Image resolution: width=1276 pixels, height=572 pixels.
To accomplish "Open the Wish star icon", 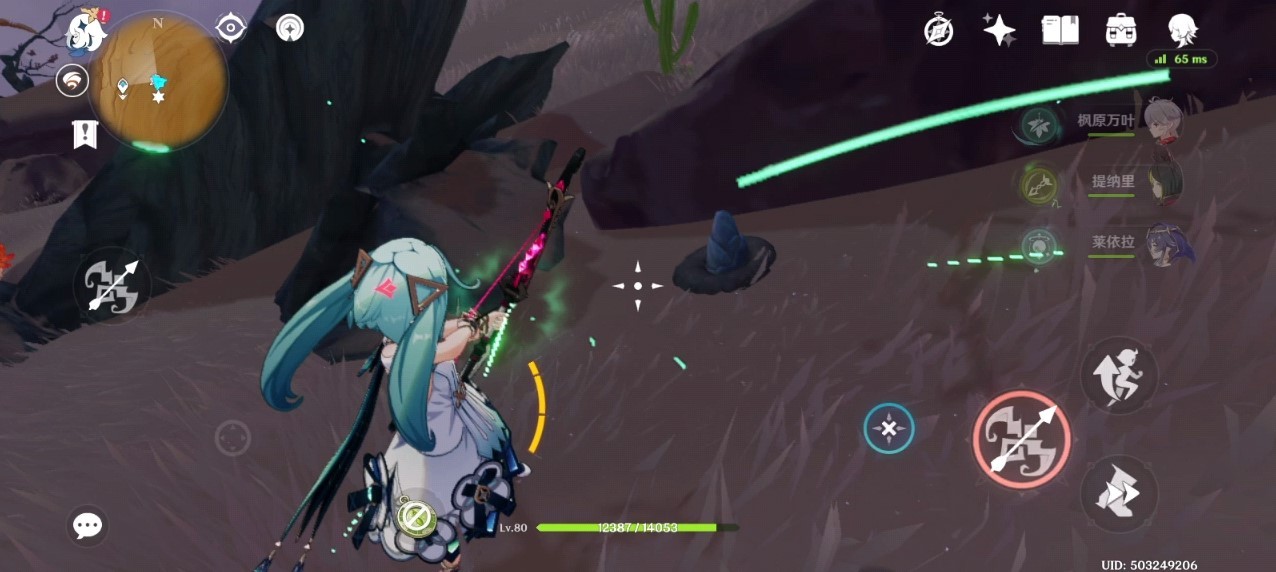I will point(999,30).
